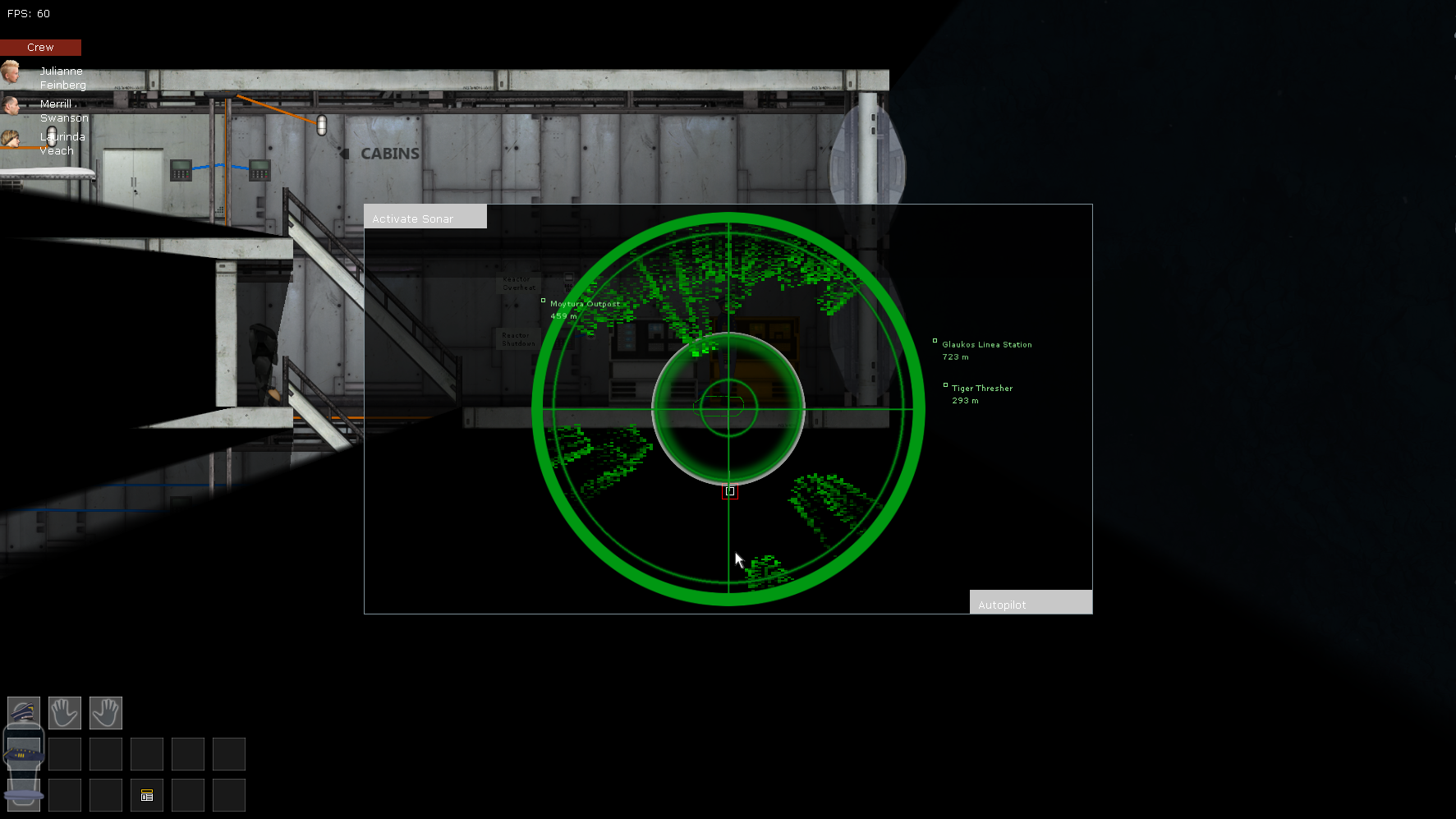Image resolution: width=1456 pixels, height=819 pixels.
Task: Click the right hand equipment slot
Action: (x=105, y=712)
